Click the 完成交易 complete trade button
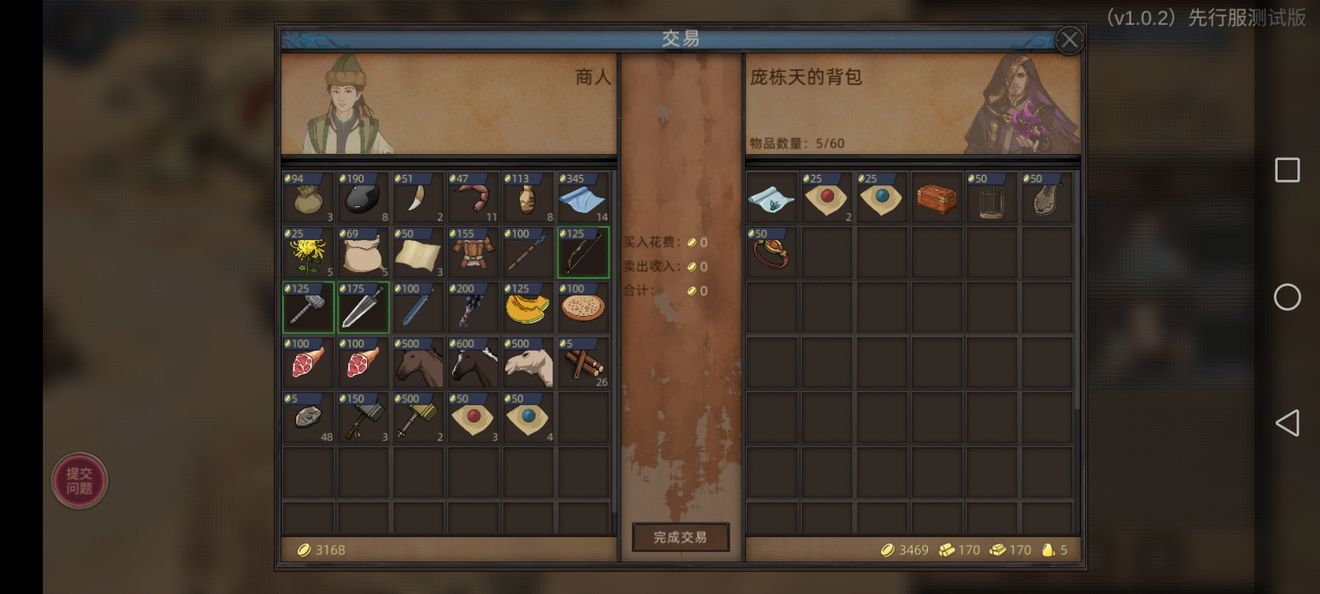The image size is (1320, 594). click(x=680, y=537)
